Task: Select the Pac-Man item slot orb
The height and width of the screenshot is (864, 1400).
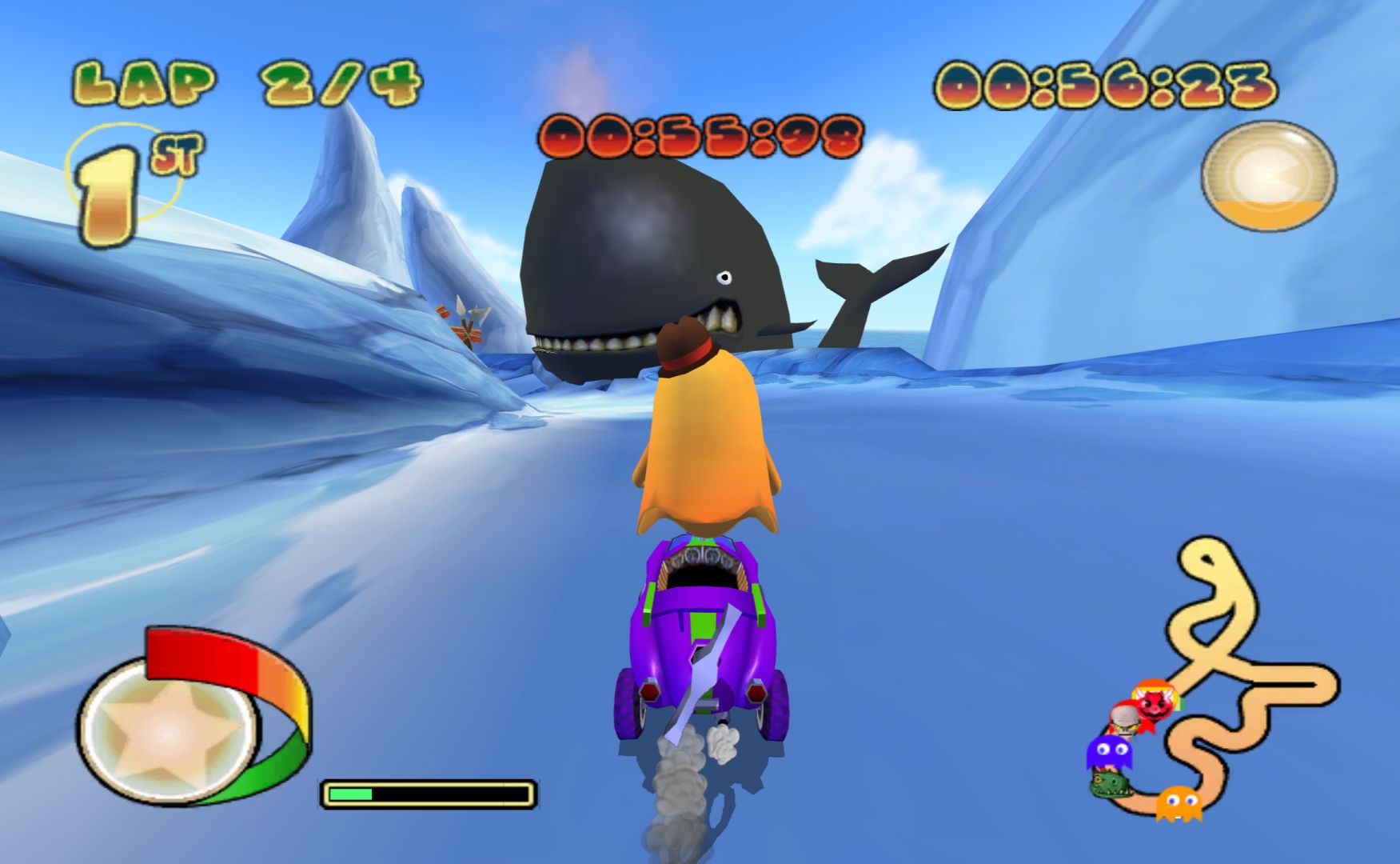Action: [x=1268, y=175]
